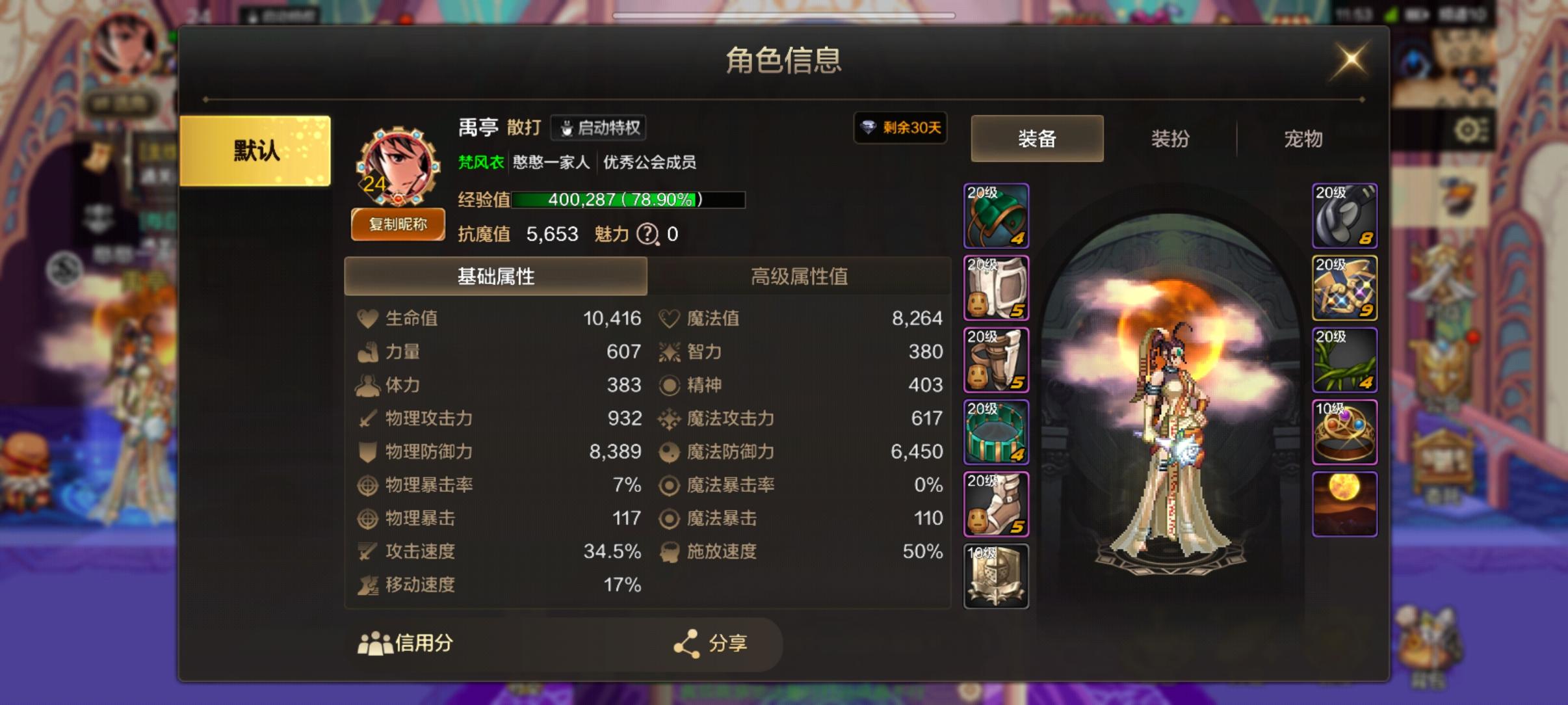The image size is (1568, 705).
Task: Click the experience progress bar showing 78.90%
Action: pyautogui.click(x=627, y=198)
